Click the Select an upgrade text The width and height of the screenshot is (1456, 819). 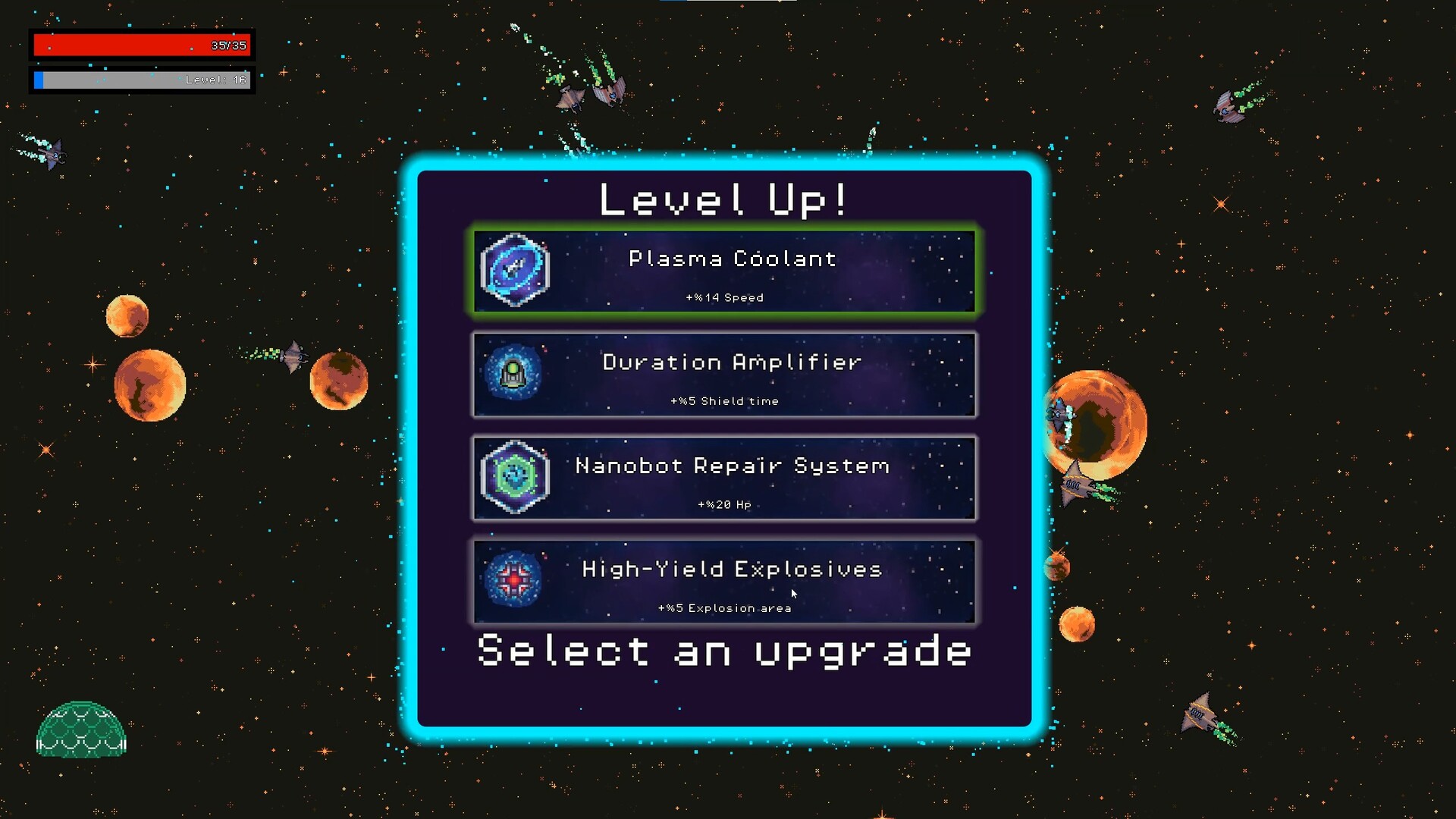723,651
